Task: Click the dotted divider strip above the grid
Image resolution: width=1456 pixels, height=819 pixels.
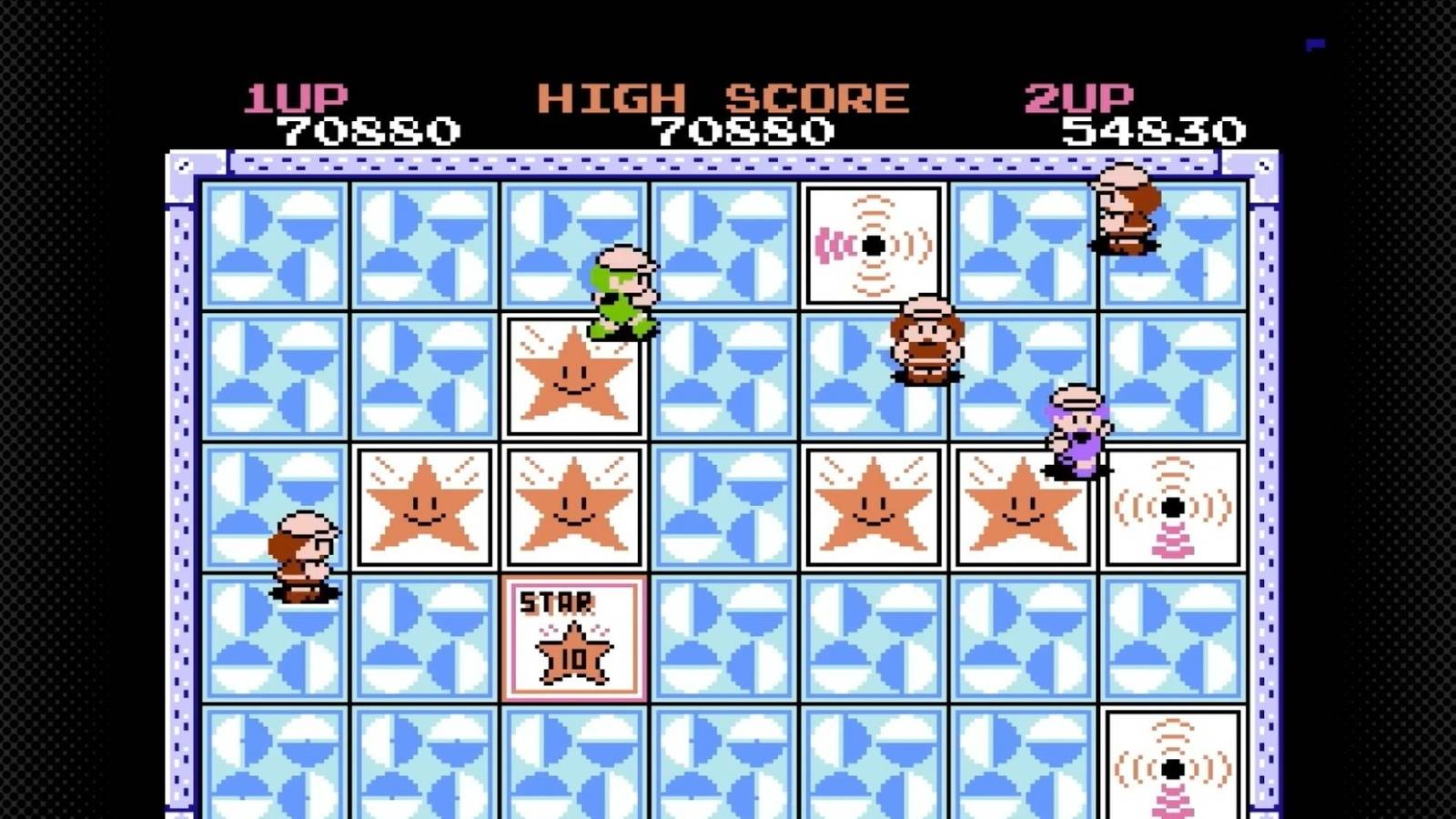Action: click(728, 164)
